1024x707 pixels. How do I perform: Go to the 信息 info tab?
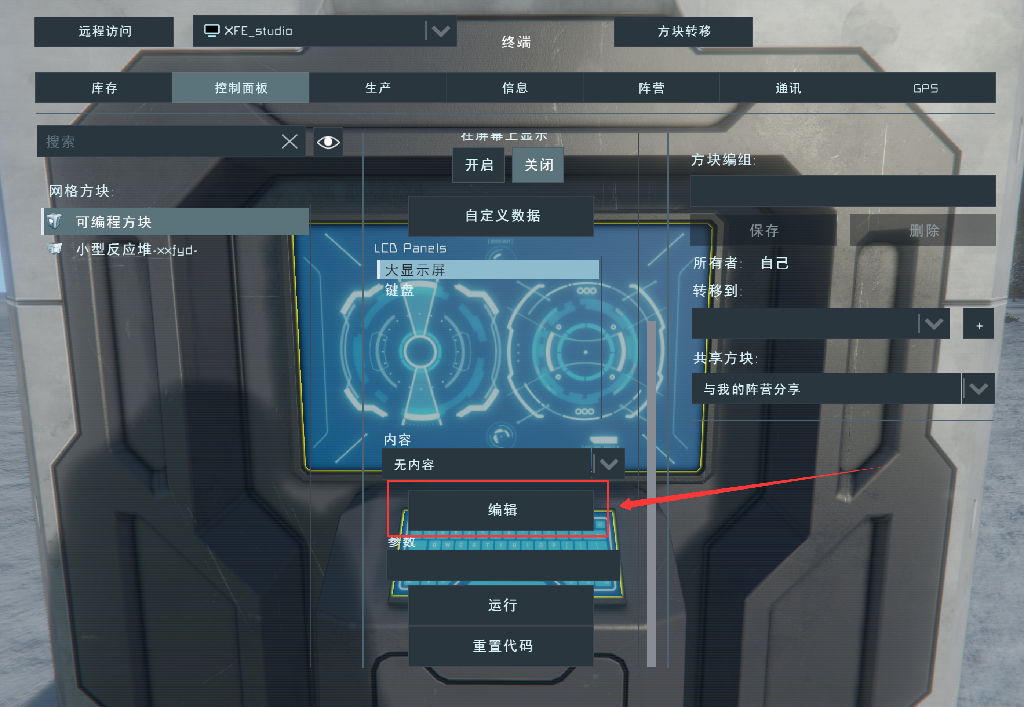click(515, 88)
